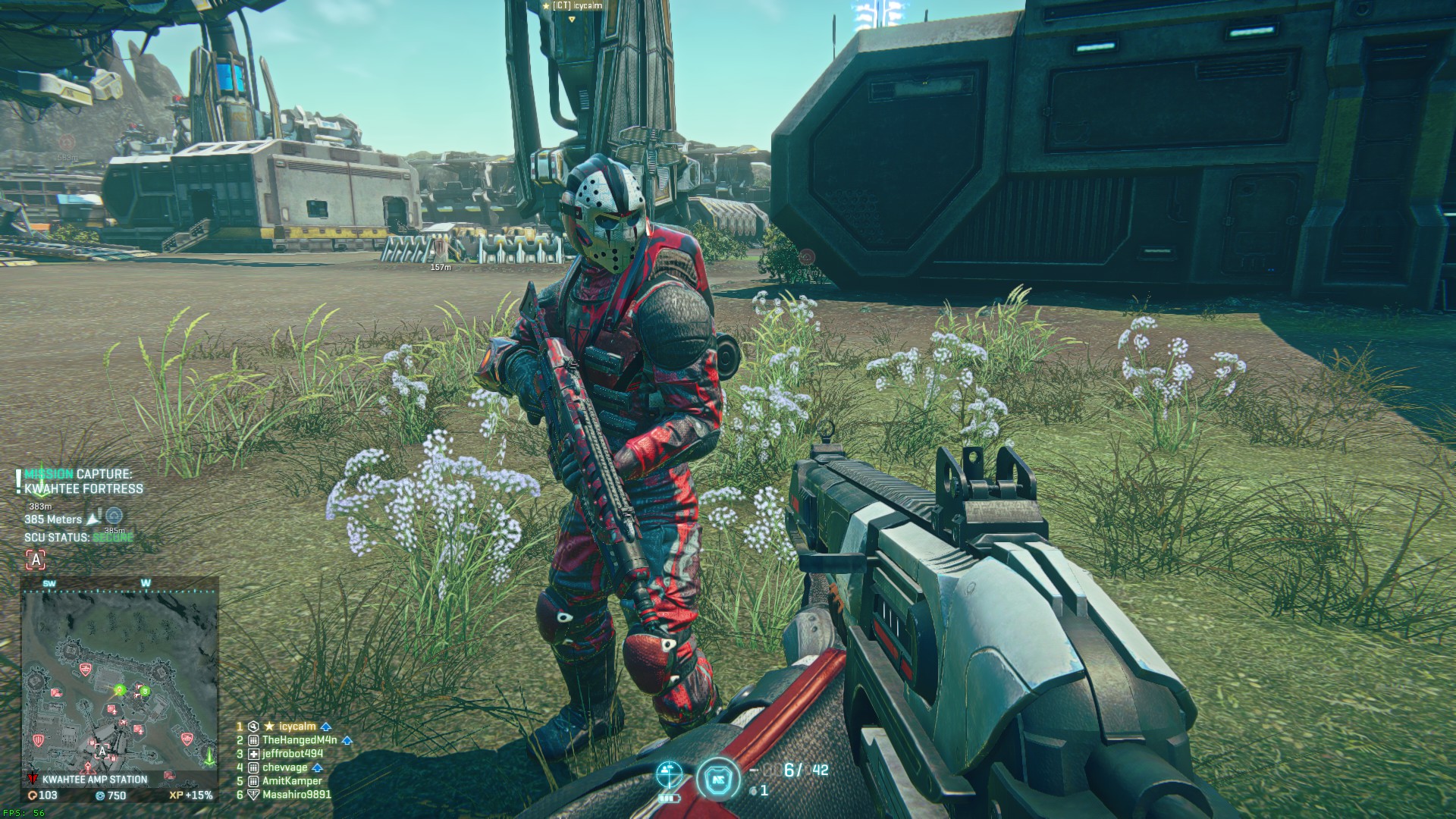The height and width of the screenshot is (819, 1456).
Task: Click the crosshair soldier ability icon
Action: 669,774
